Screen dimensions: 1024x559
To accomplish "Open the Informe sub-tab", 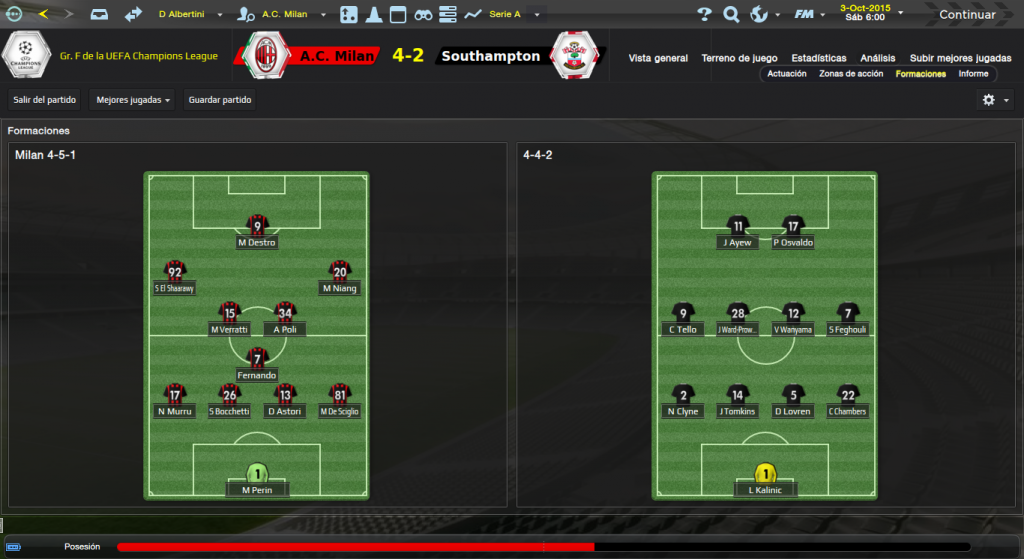I will (x=973, y=74).
